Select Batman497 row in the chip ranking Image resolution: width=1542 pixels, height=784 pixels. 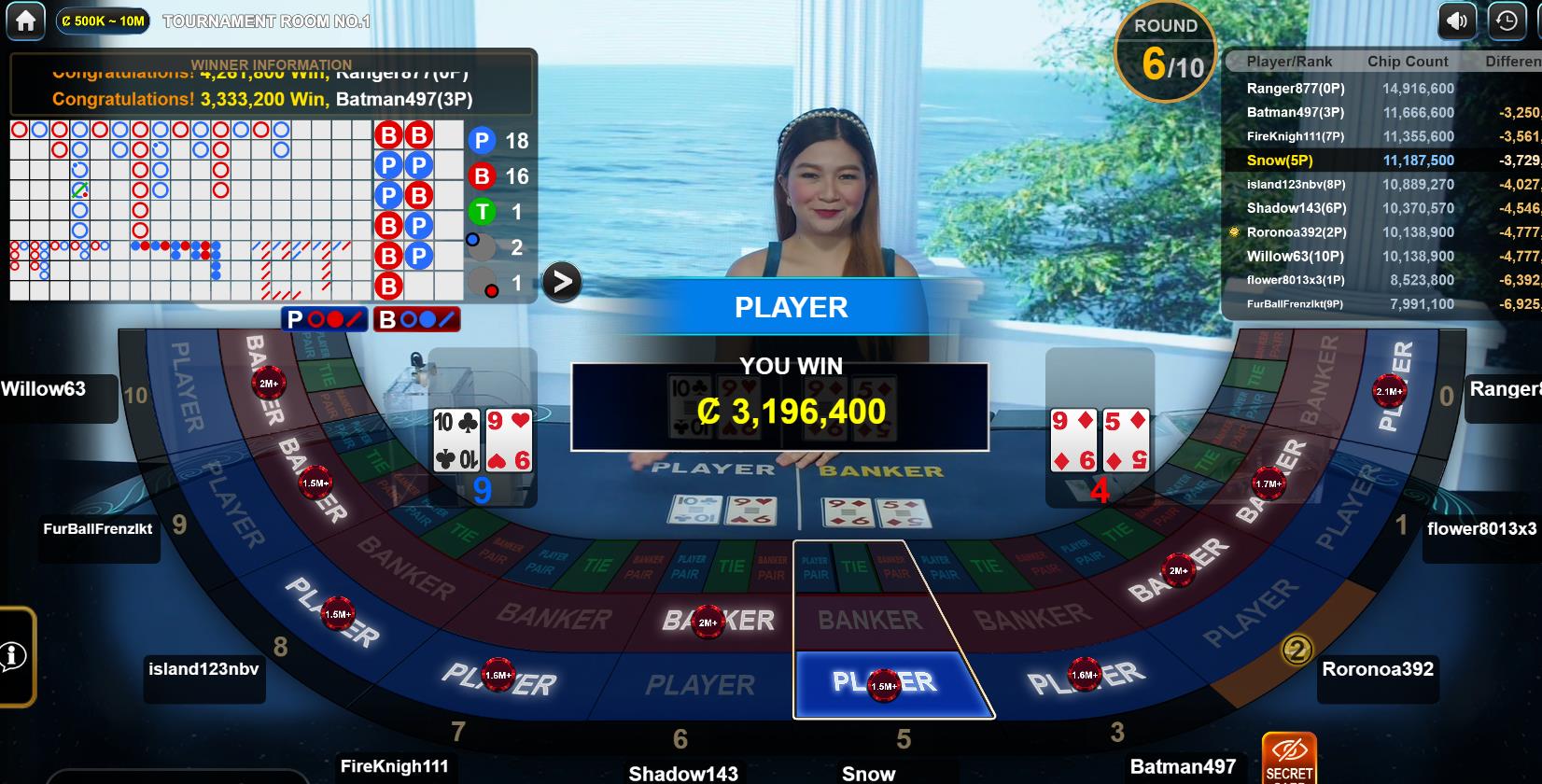(x=1381, y=112)
